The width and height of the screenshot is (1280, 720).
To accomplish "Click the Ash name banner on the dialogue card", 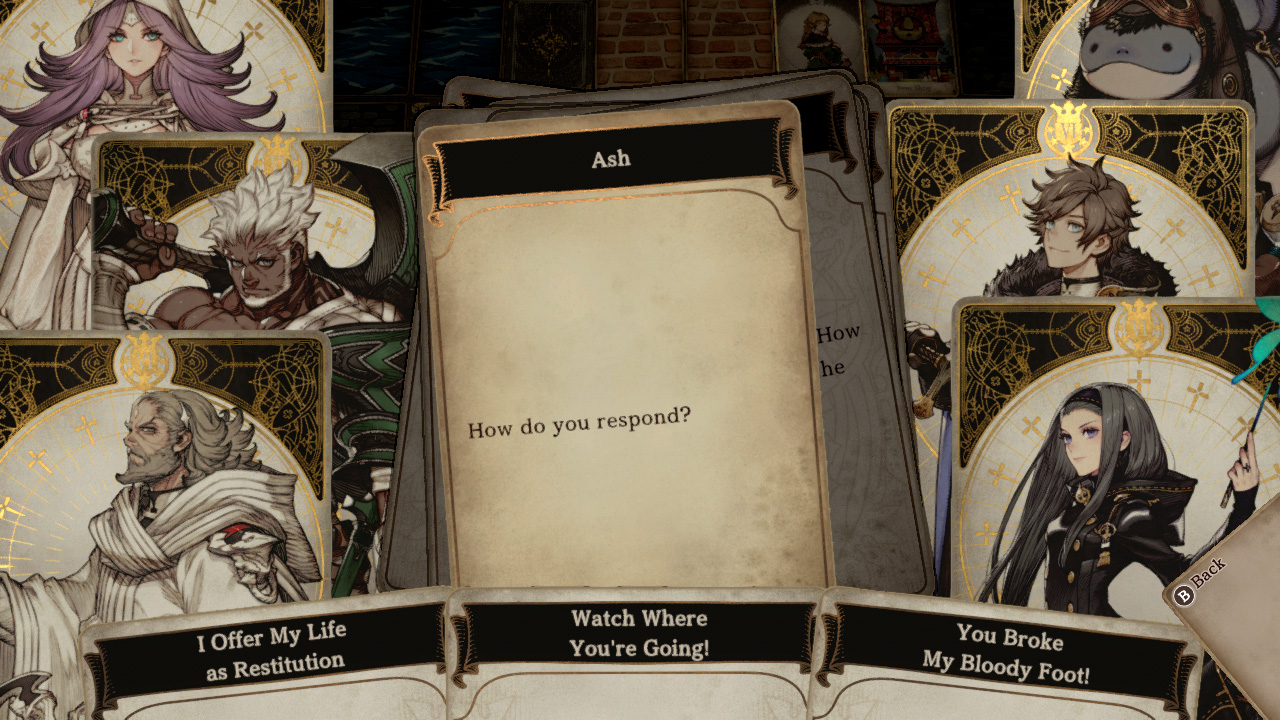I will tap(609, 157).
